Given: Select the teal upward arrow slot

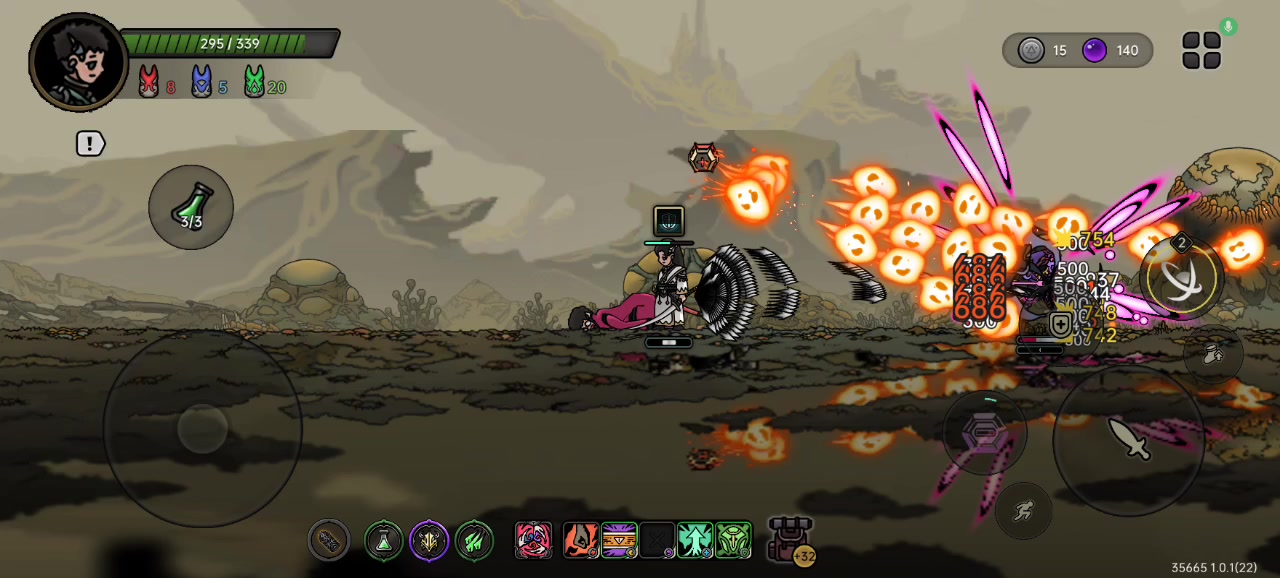Looking at the screenshot, I should (695, 541).
